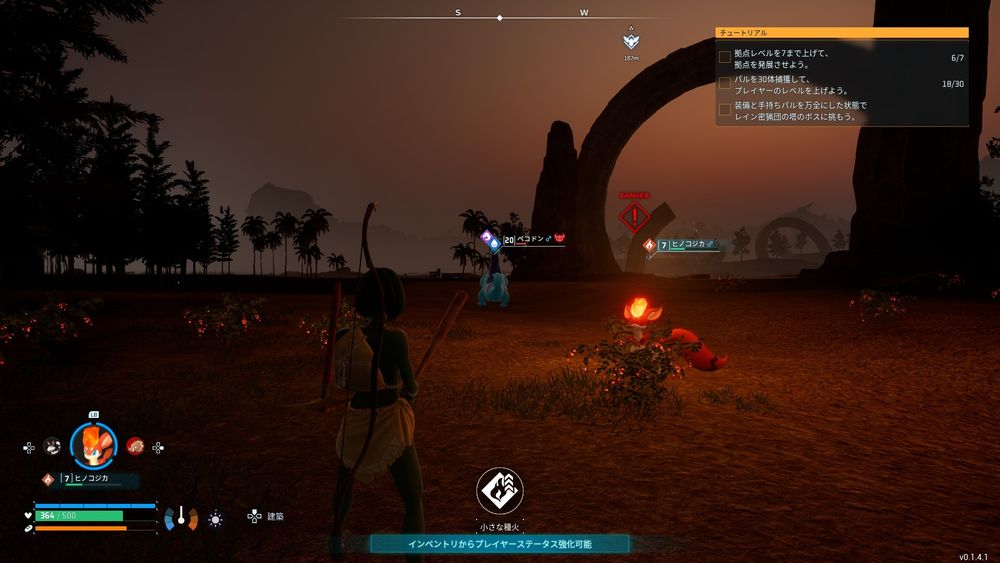Tick the capture 30 Pals tutorial checkbox

pos(725,84)
